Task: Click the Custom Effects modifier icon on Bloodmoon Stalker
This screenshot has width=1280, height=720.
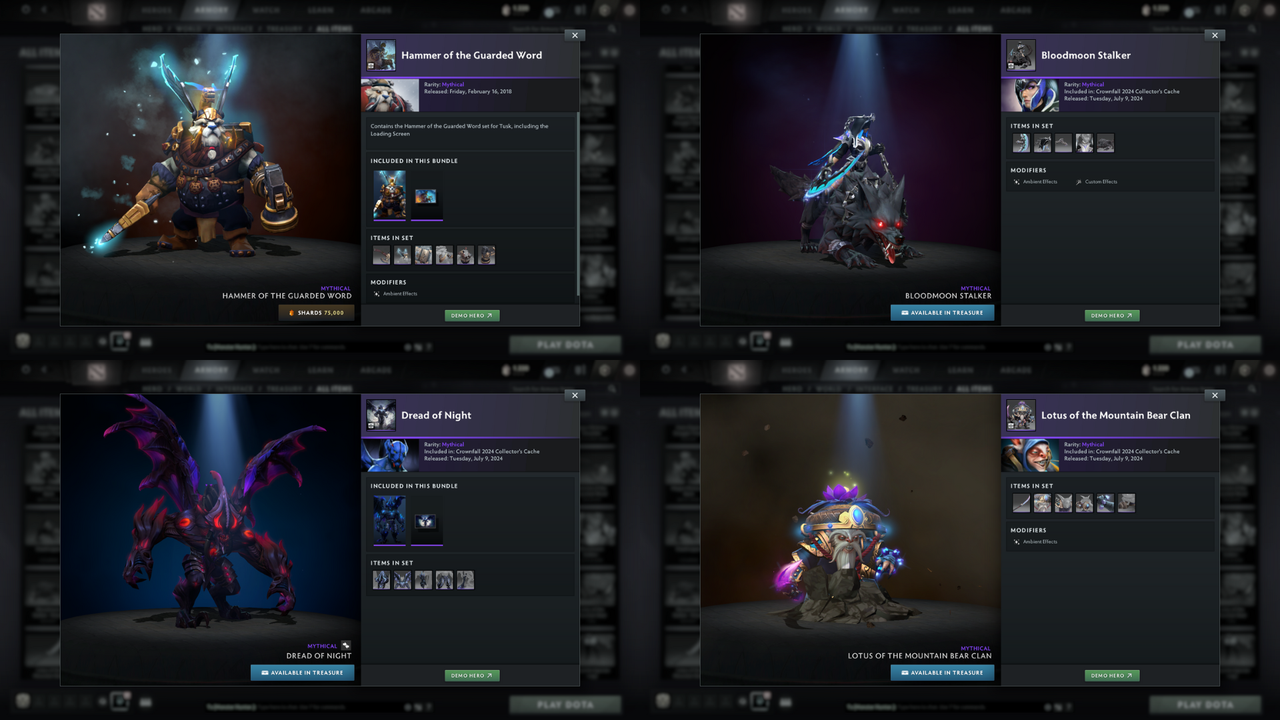Action: [x=1078, y=182]
